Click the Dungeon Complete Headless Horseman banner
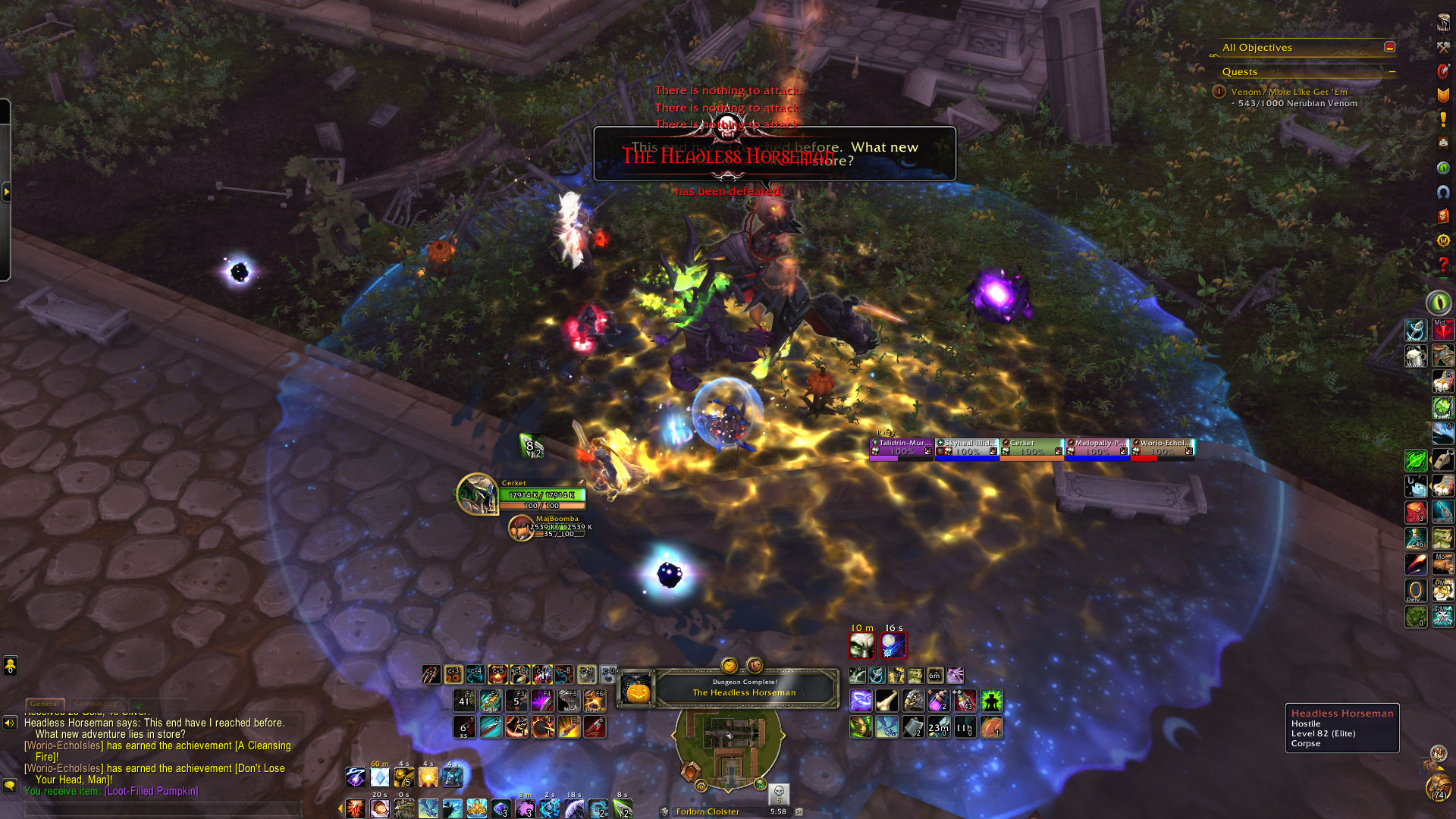 [743, 688]
